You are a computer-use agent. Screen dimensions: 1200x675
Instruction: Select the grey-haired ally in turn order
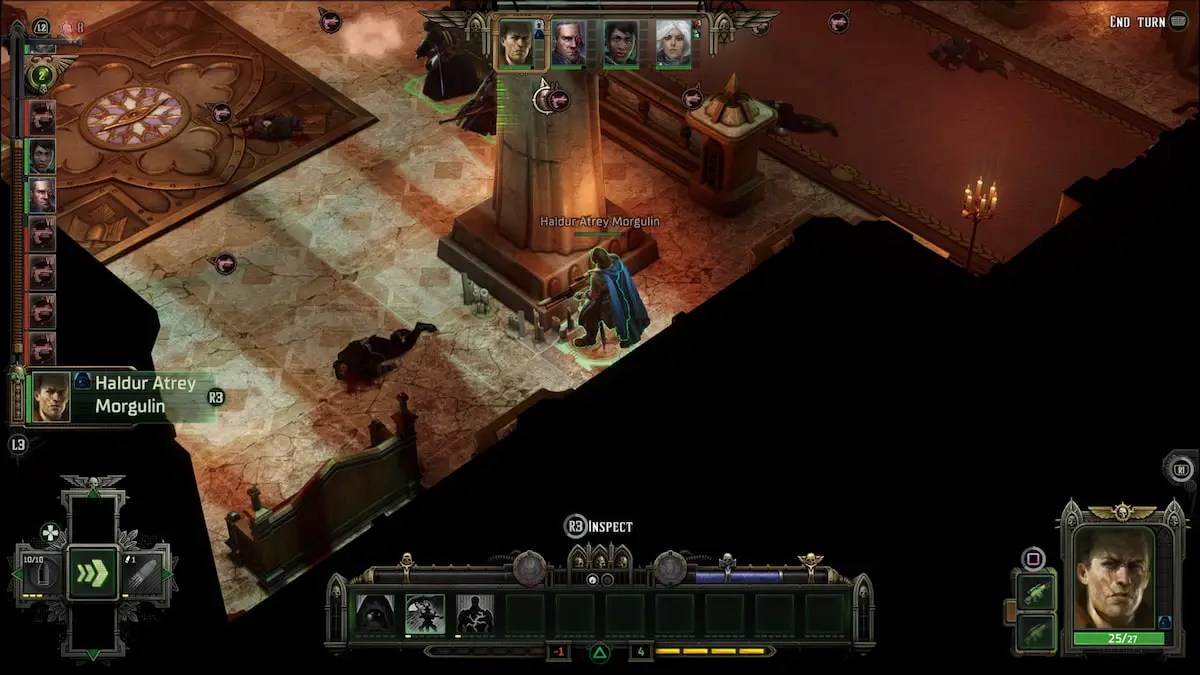tap(42, 195)
